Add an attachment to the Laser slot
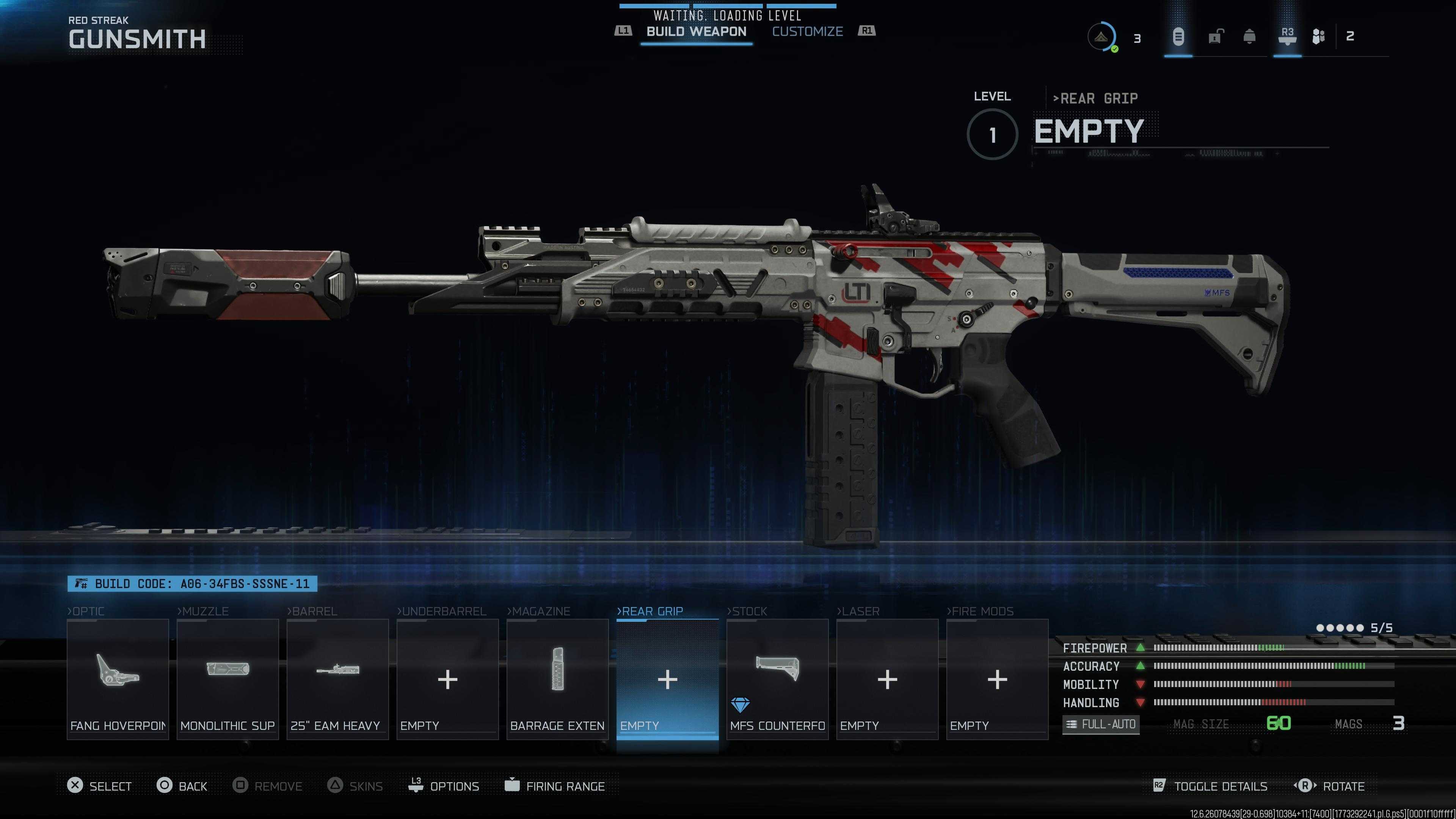1456x819 pixels. point(887,679)
